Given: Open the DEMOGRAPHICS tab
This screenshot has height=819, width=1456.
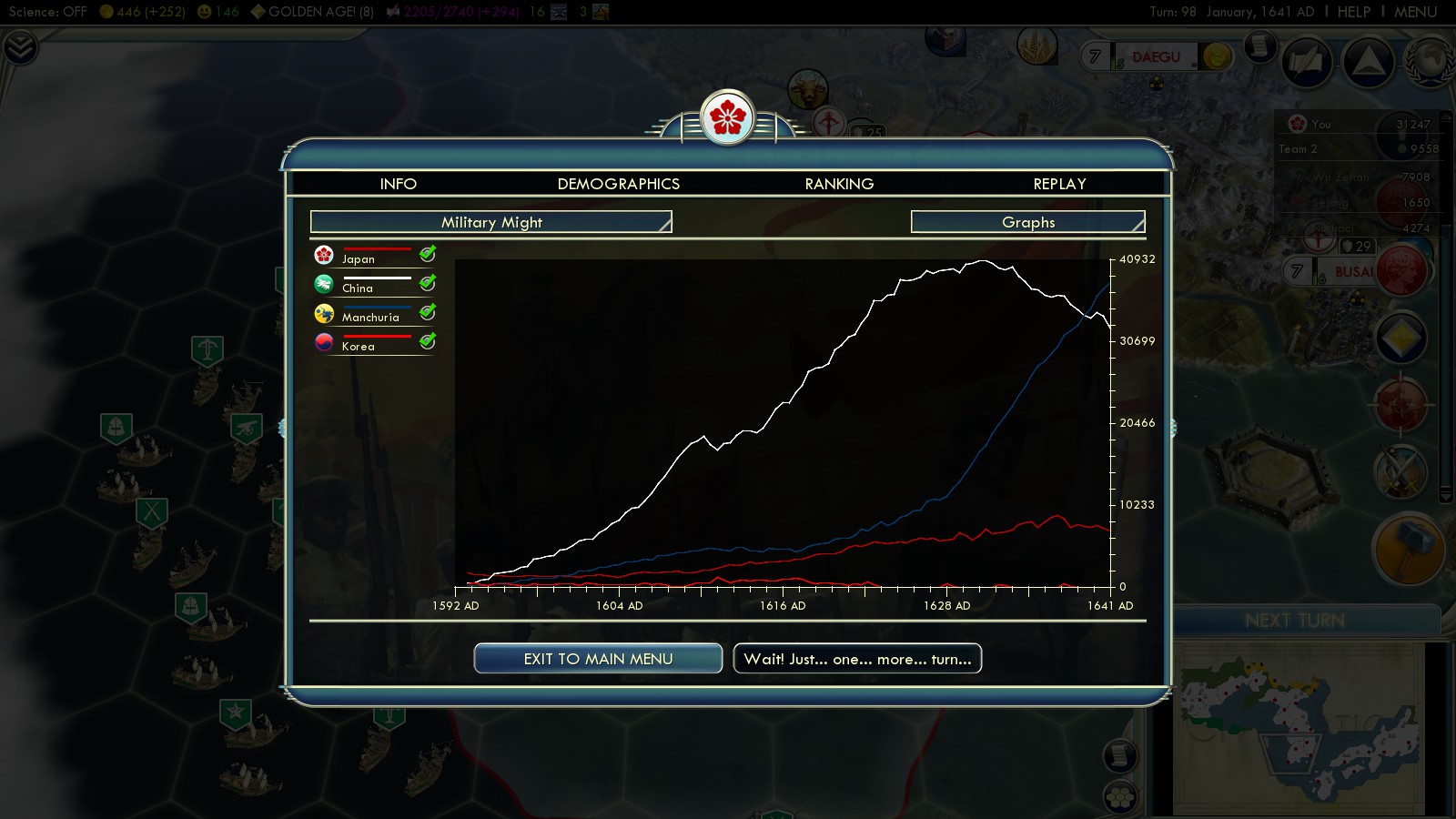Looking at the screenshot, I should point(618,184).
